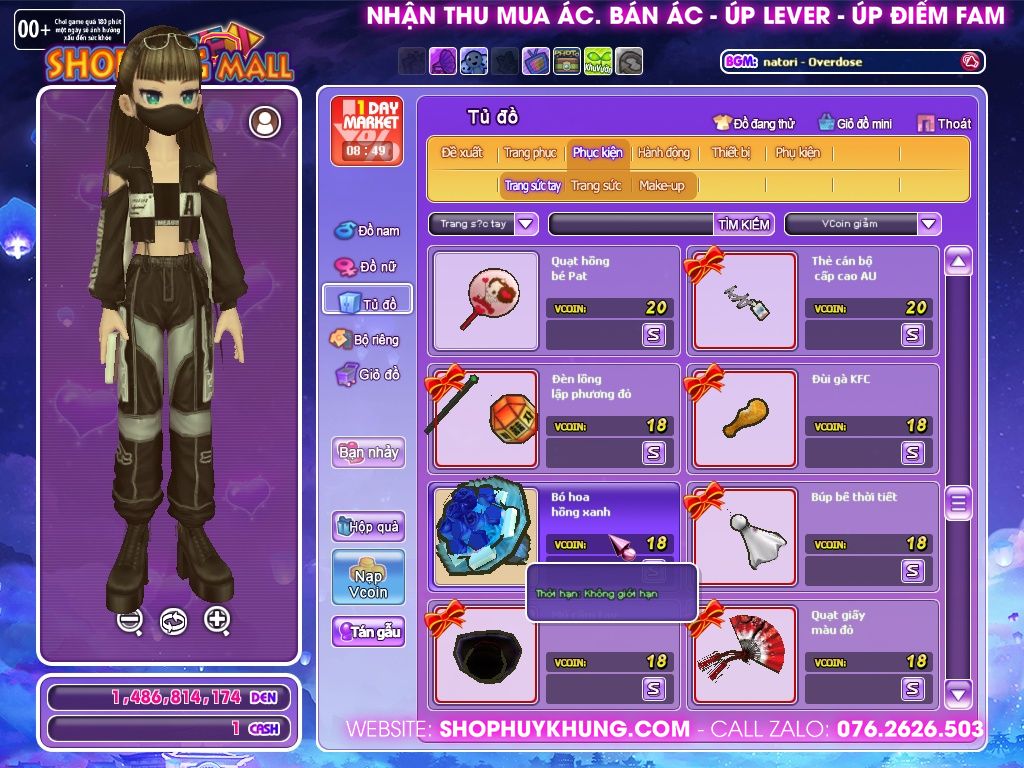Screen dimensions: 1024x768
Task: Exit the shop with Thoát
Action: [x=944, y=123]
